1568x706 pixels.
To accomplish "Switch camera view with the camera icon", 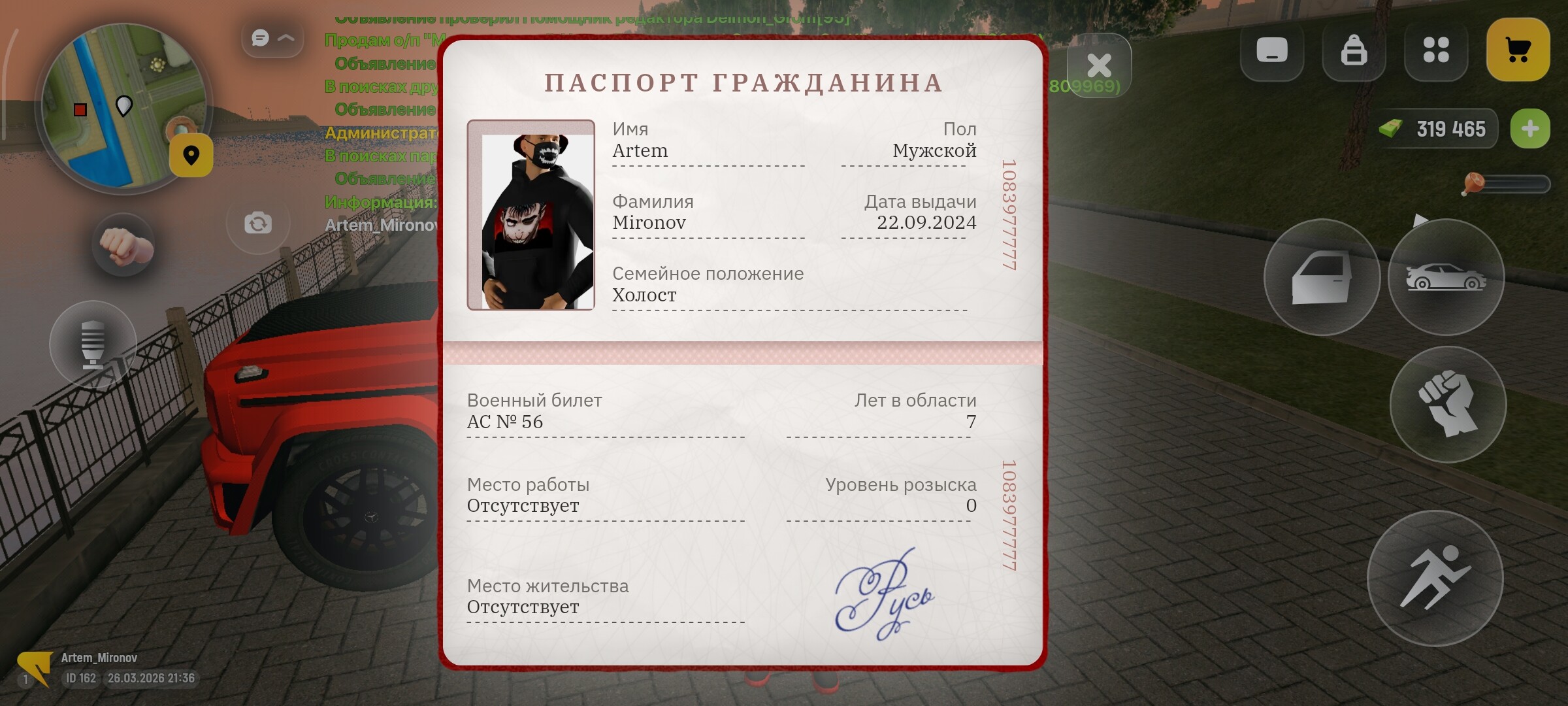I will tap(257, 223).
